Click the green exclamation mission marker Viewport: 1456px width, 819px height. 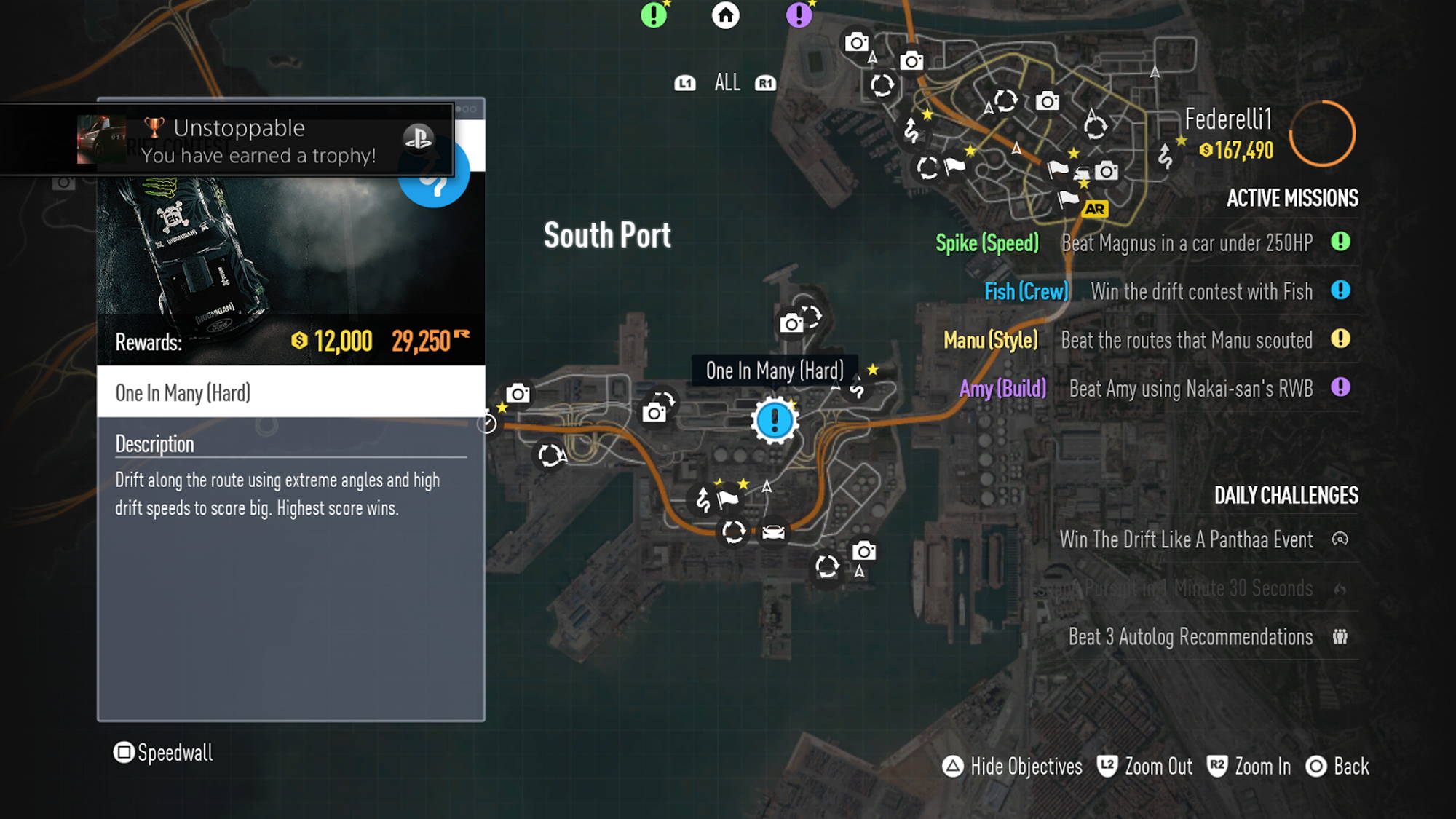[x=654, y=15]
